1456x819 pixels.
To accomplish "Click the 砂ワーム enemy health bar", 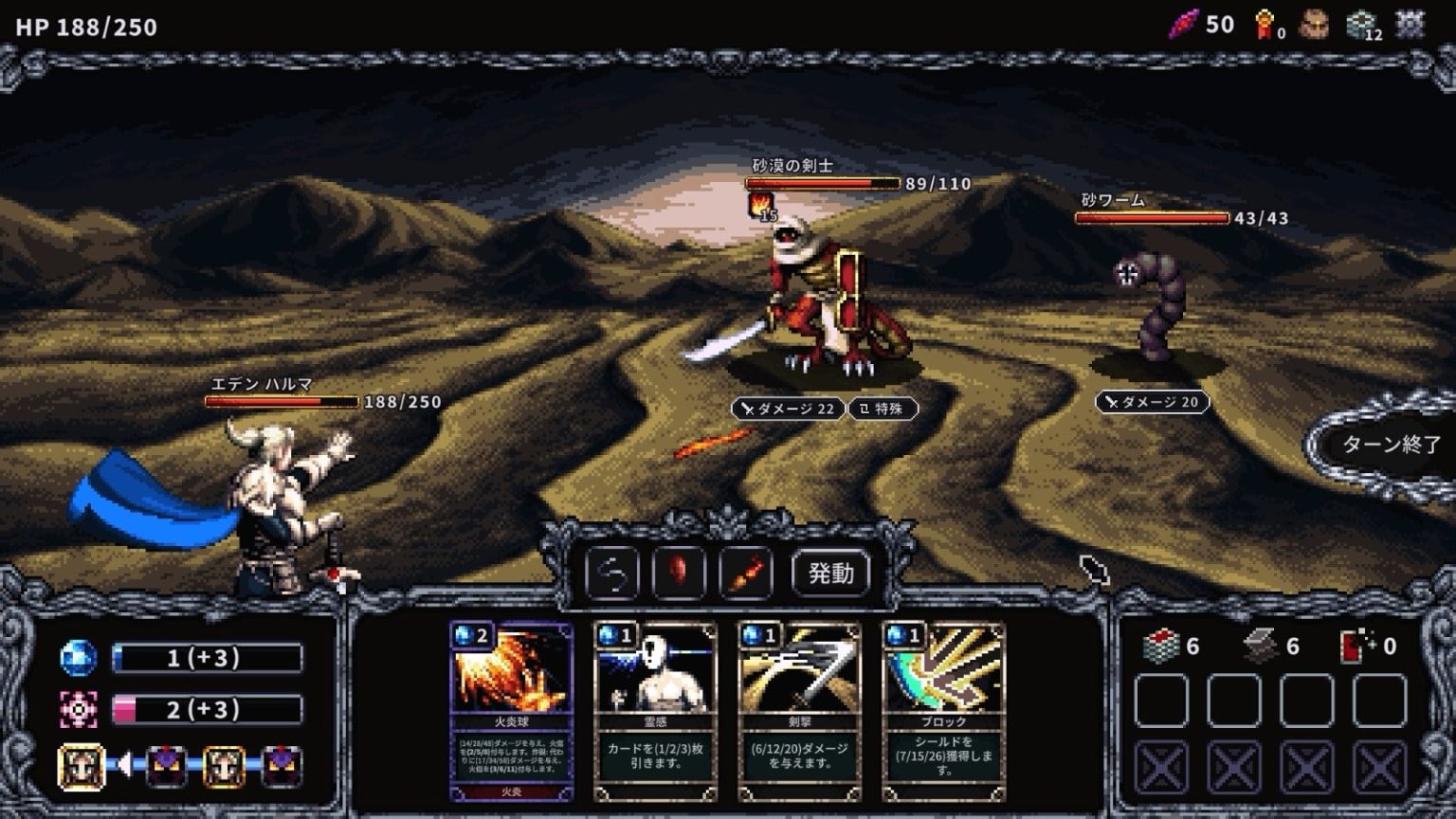I will click(x=1152, y=217).
